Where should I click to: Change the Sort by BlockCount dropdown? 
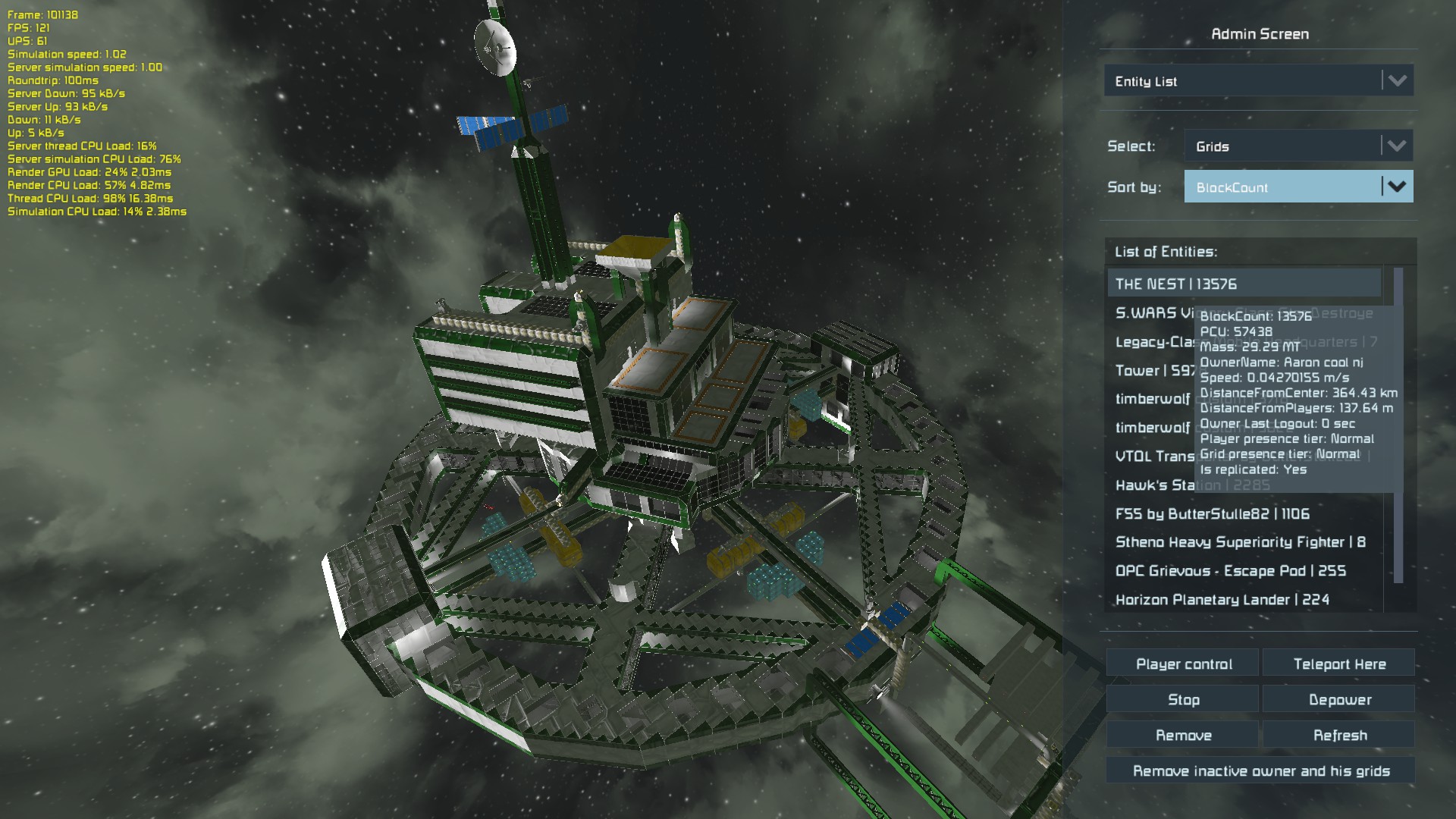click(1298, 187)
